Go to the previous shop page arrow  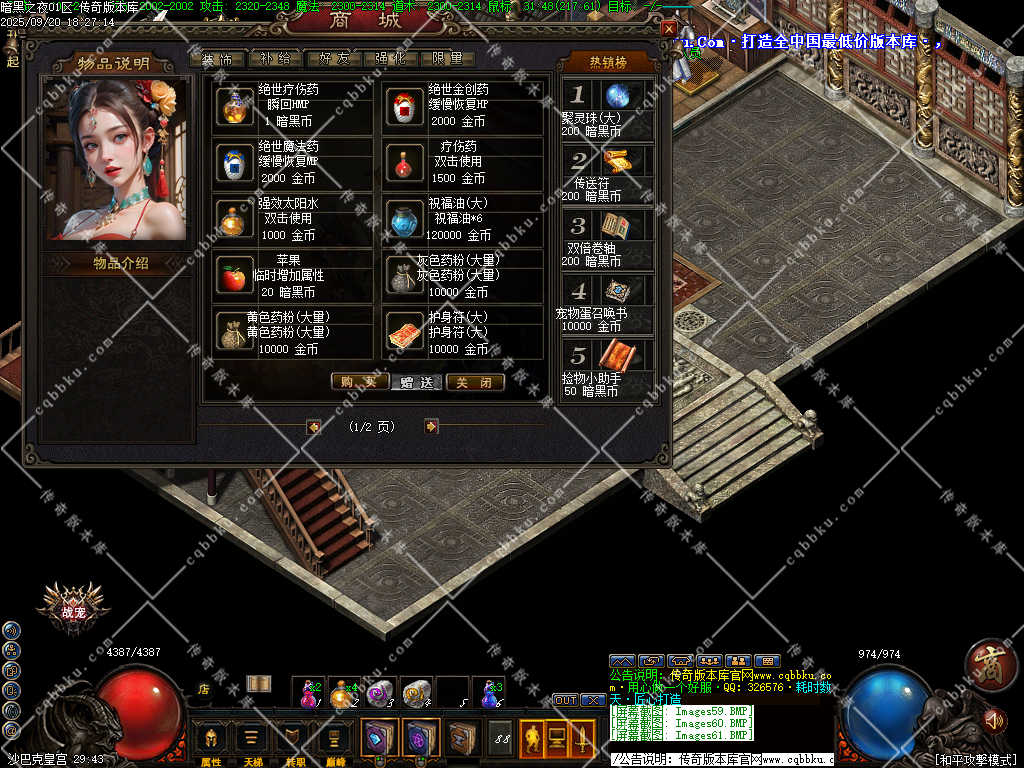(x=313, y=426)
